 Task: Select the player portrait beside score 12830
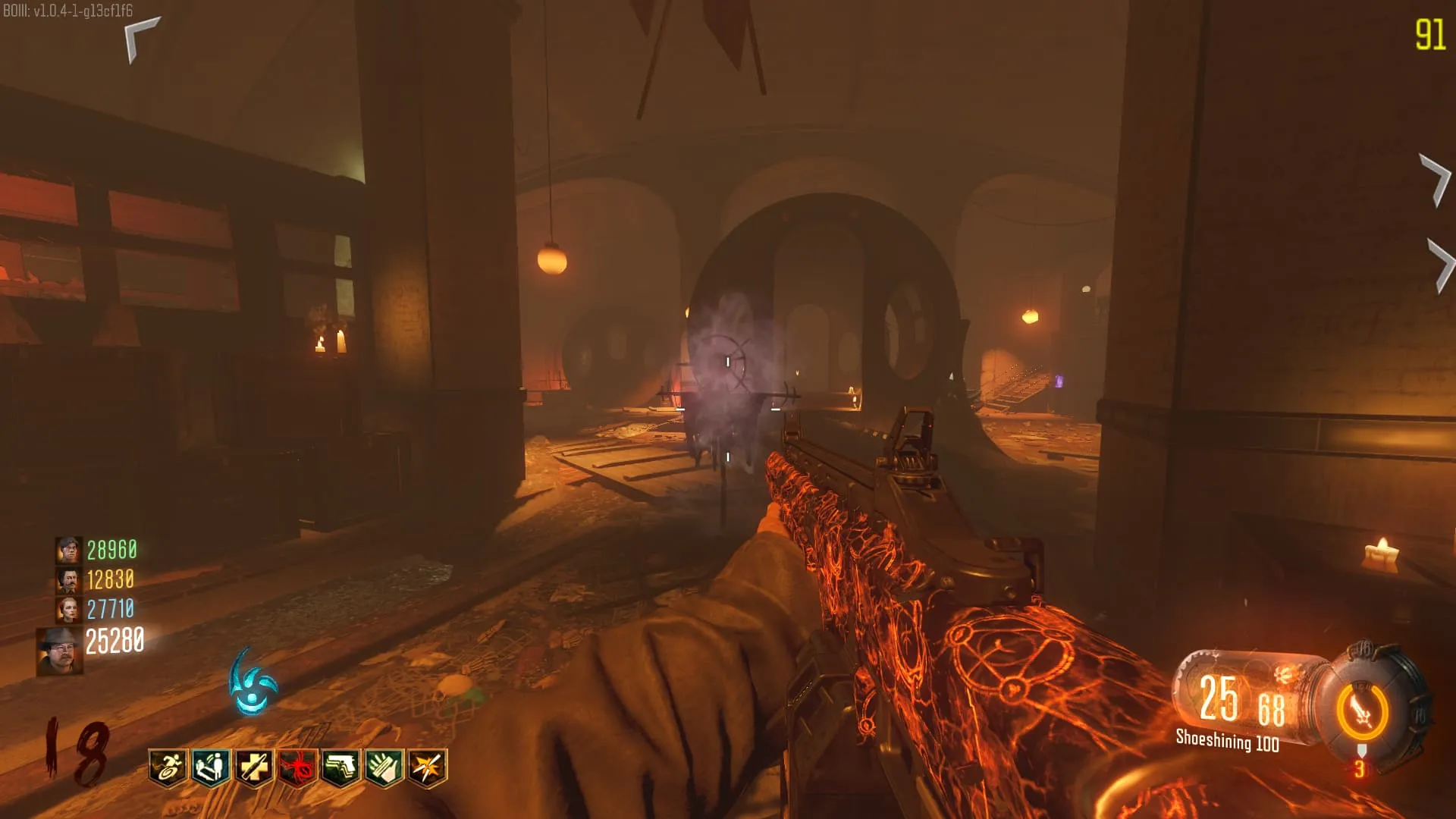click(x=69, y=580)
